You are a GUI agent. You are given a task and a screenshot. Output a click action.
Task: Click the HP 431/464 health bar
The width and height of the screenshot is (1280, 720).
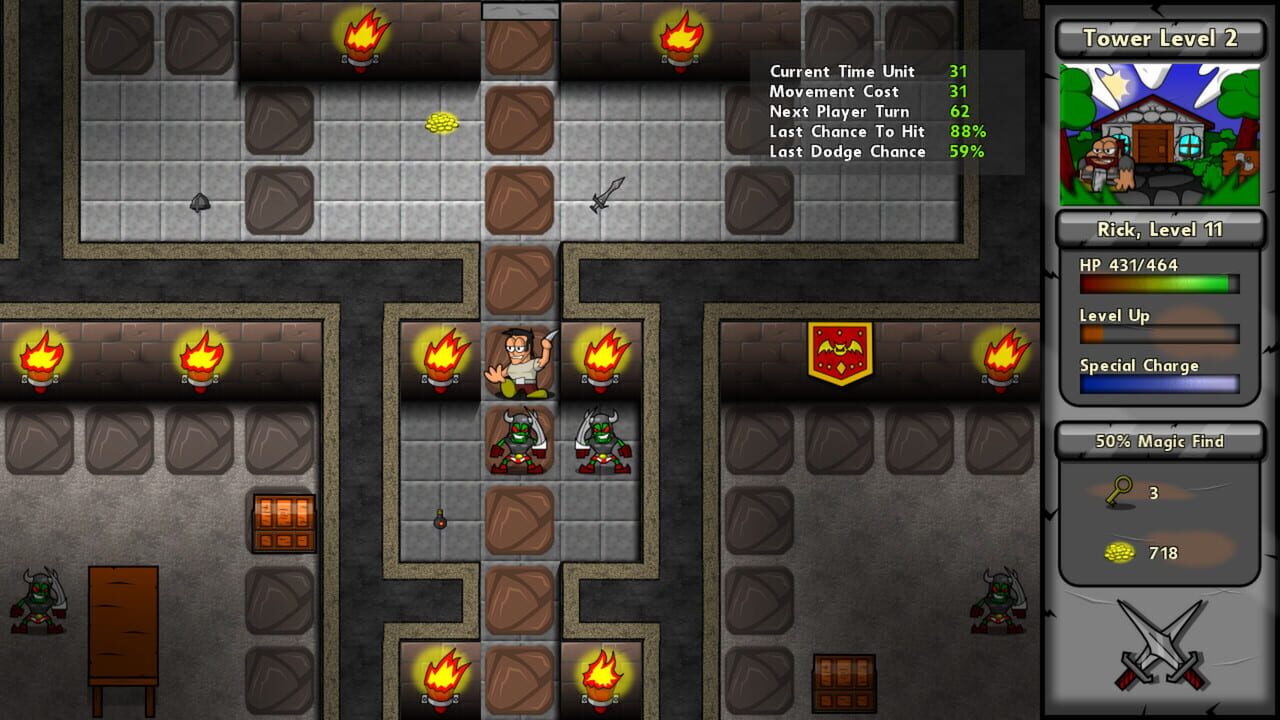(x=1159, y=283)
